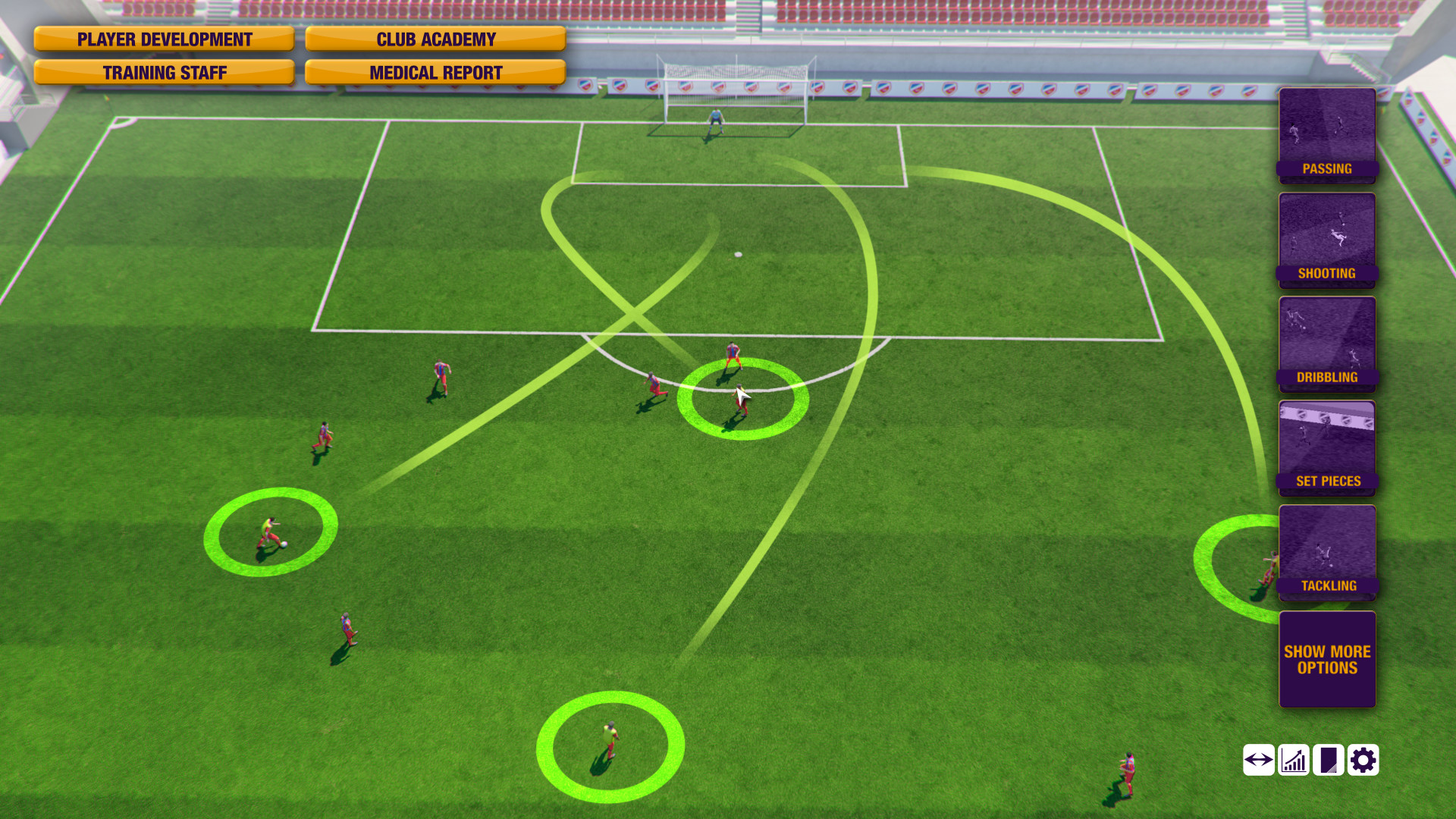Open the settings gear icon
The height and width of the screenshot is (819, 1456).
click(1363, 759)
